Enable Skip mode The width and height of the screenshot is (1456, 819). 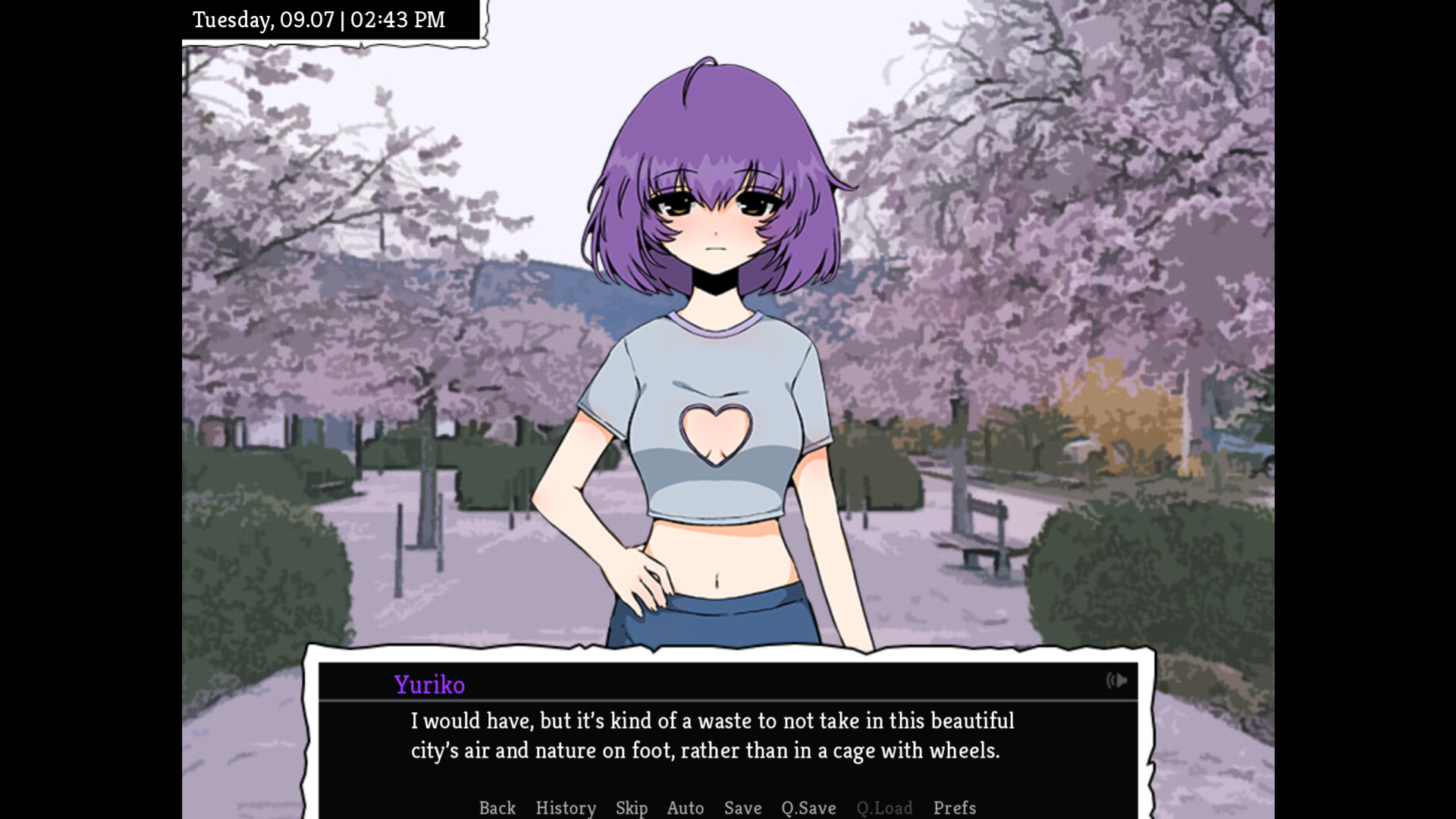[632, 808]
